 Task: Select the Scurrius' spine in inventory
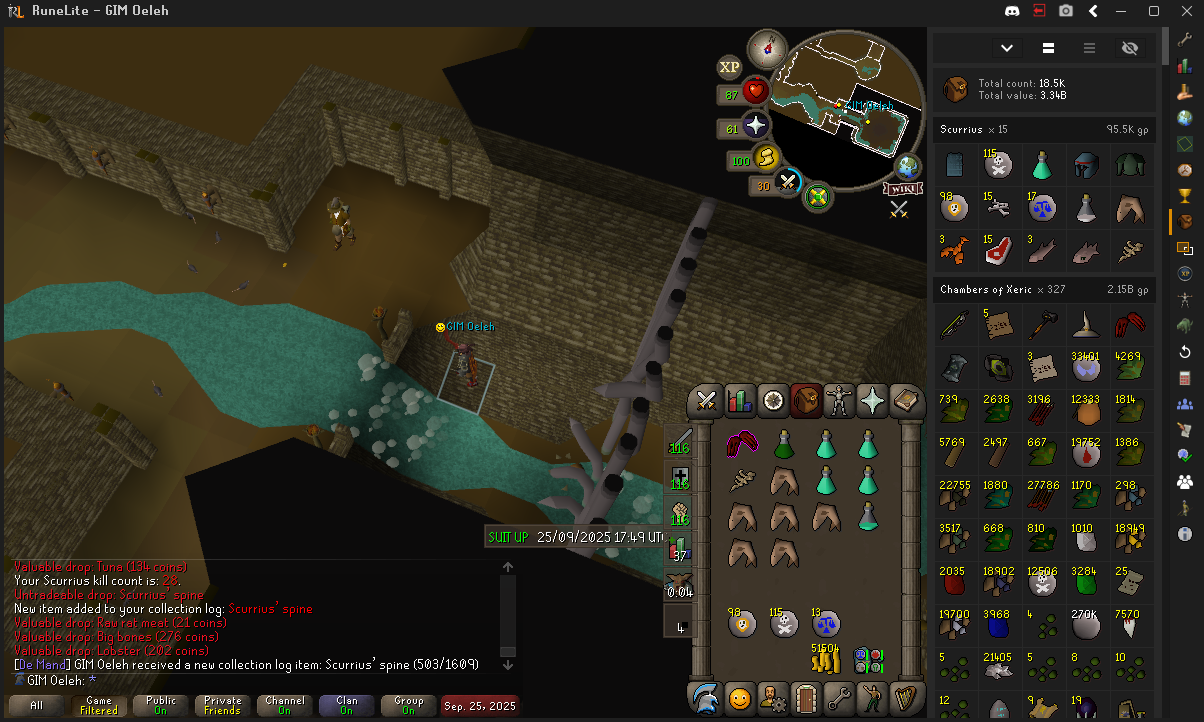(741, 481)
